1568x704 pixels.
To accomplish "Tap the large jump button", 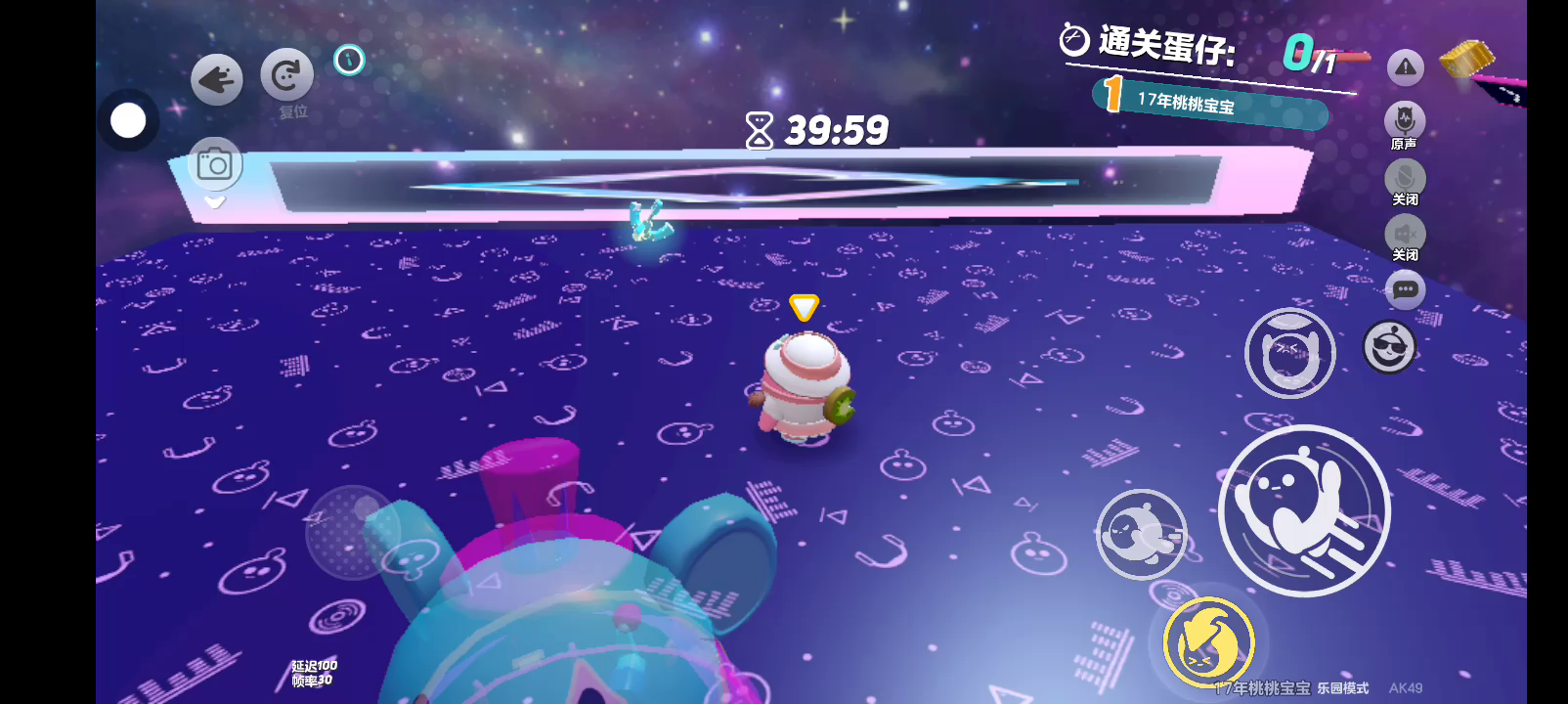I will [x=1304, y=510].
